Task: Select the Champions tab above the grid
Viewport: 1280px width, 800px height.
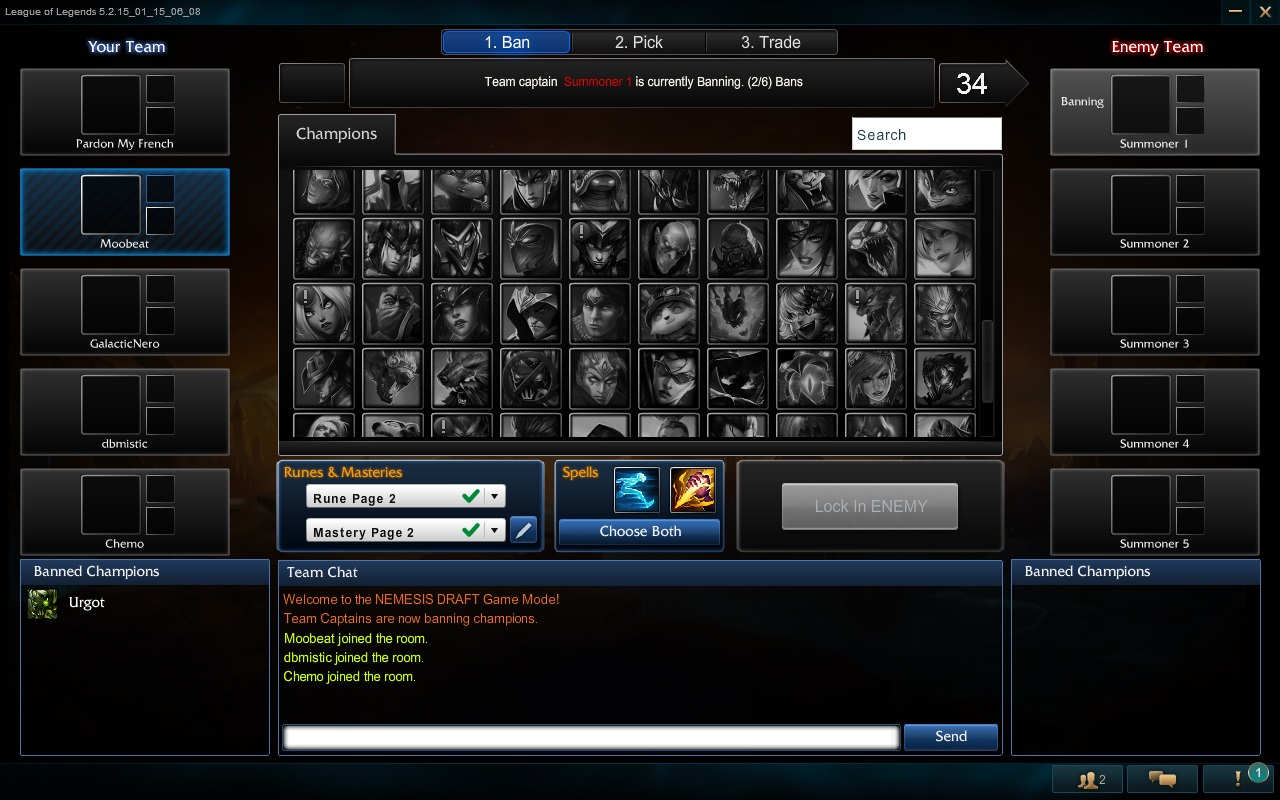Action: pyautogui.click(x=337, y=133)
